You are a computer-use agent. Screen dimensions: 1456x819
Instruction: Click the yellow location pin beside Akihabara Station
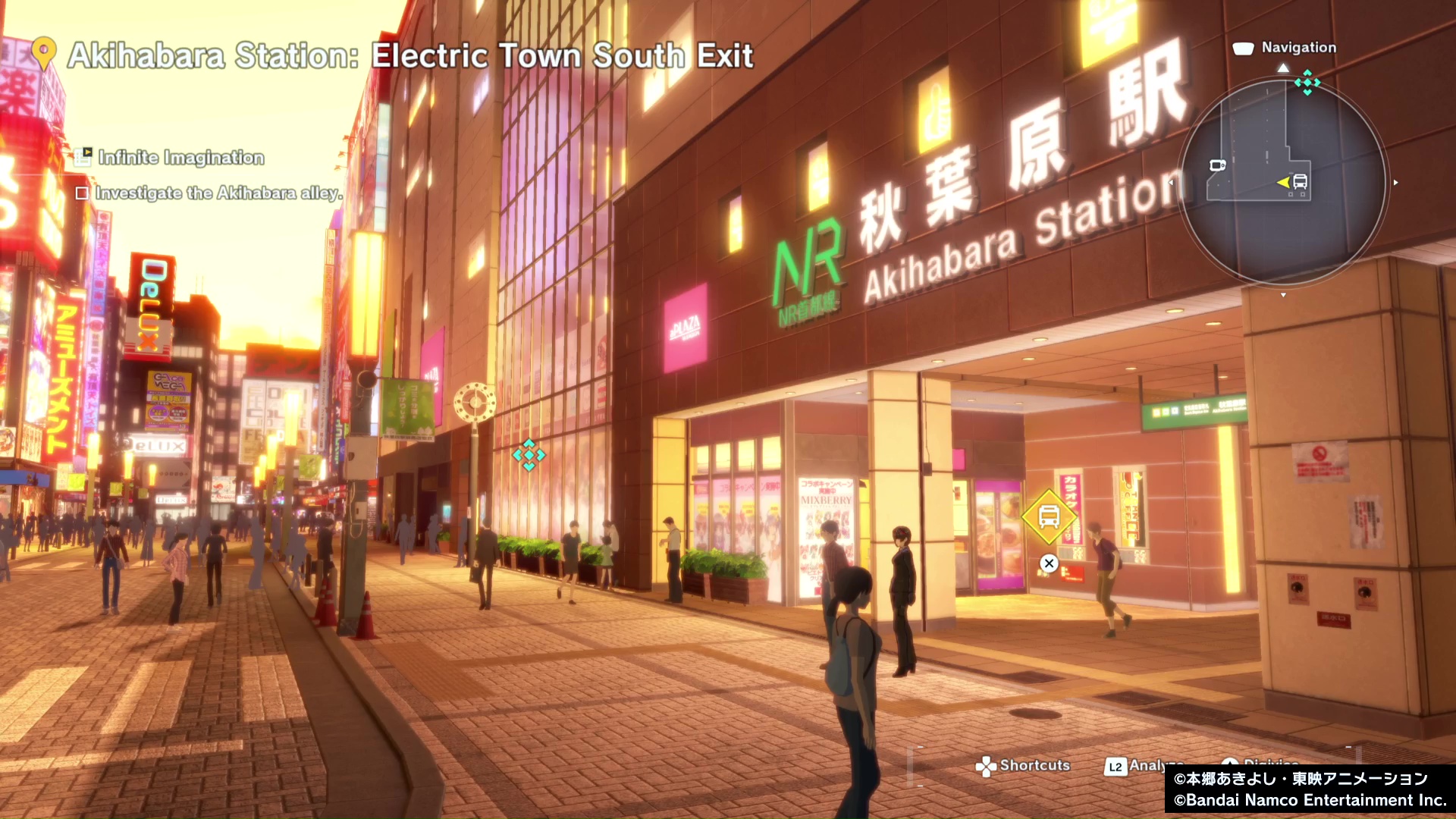point(45,53)
